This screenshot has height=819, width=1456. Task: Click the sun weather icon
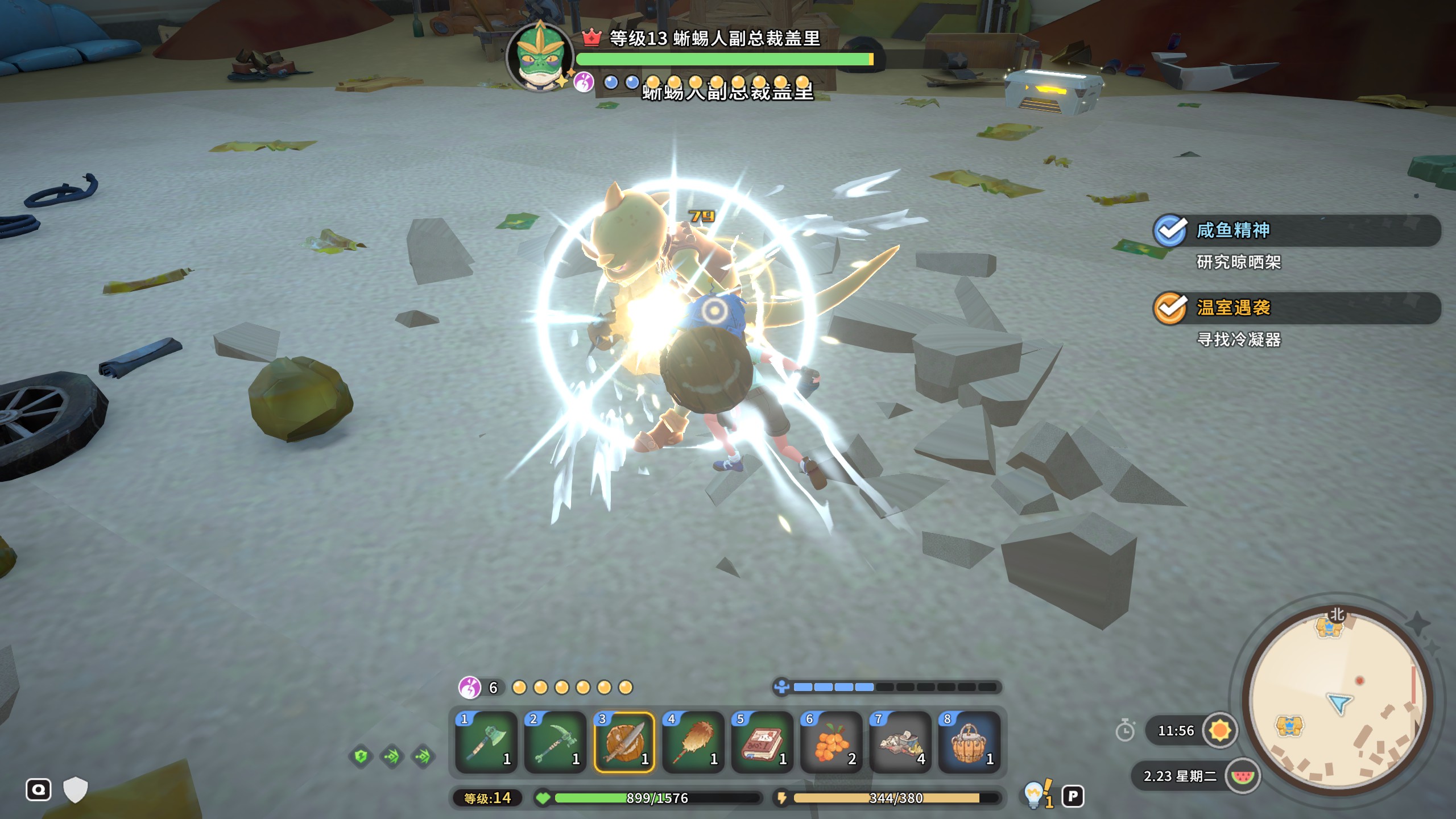1220,730
